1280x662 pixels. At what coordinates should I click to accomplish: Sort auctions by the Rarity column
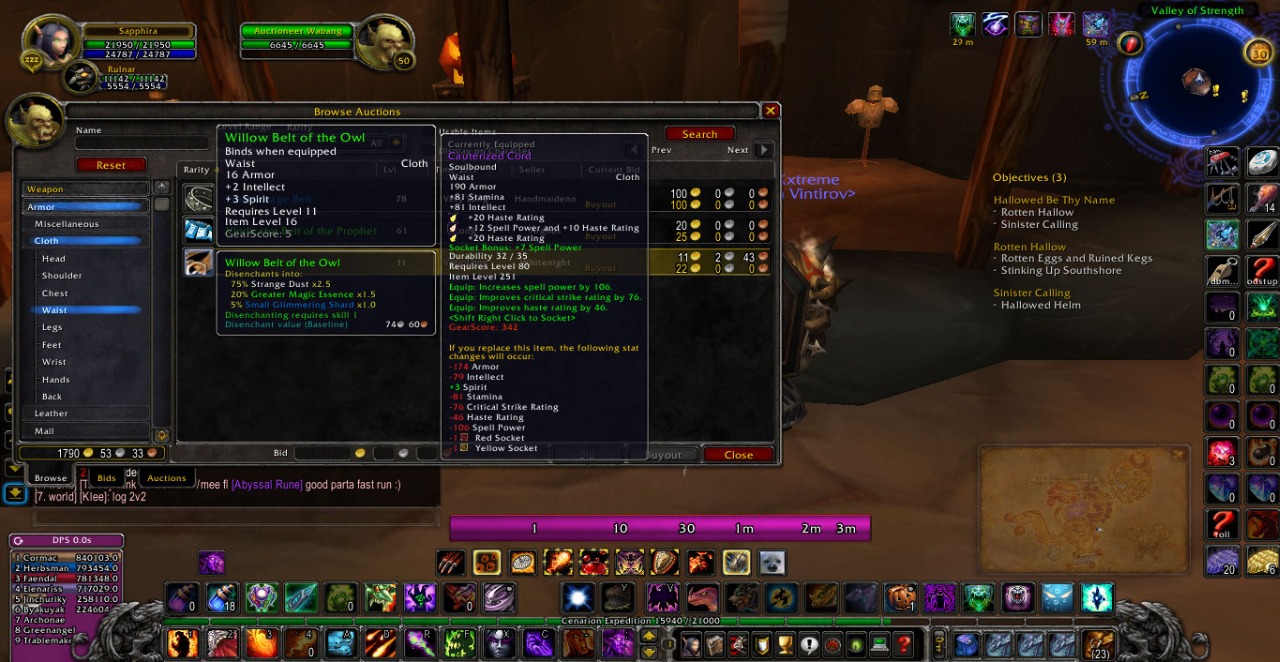[x=196, y=170]
